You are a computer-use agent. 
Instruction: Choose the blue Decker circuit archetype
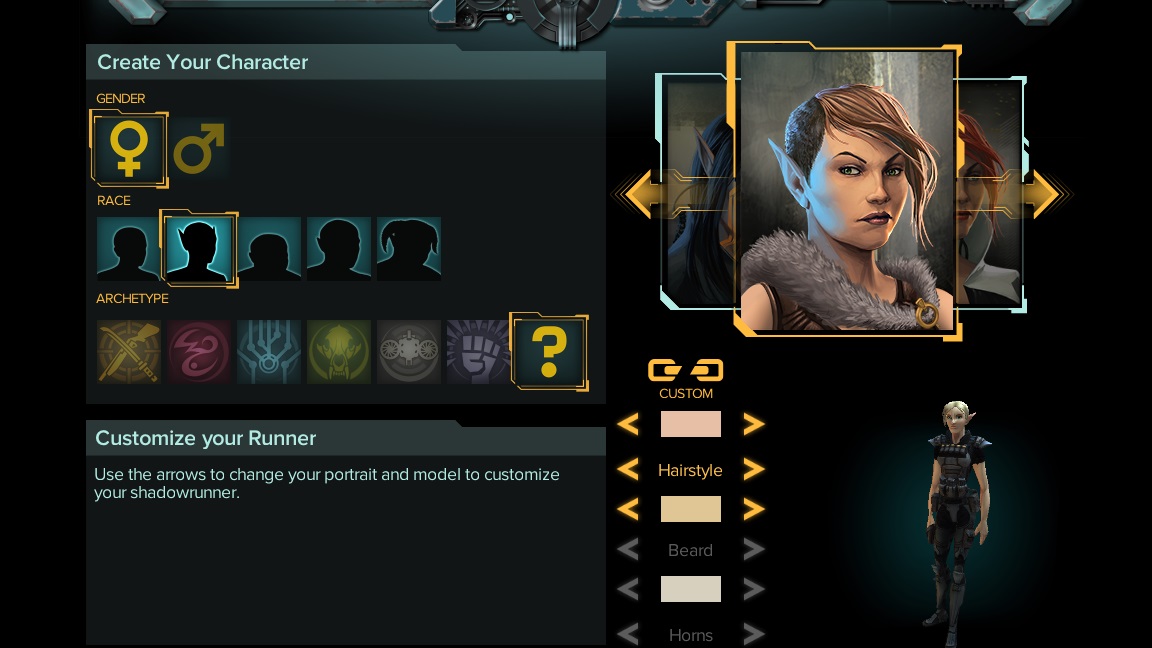[269, 351]
